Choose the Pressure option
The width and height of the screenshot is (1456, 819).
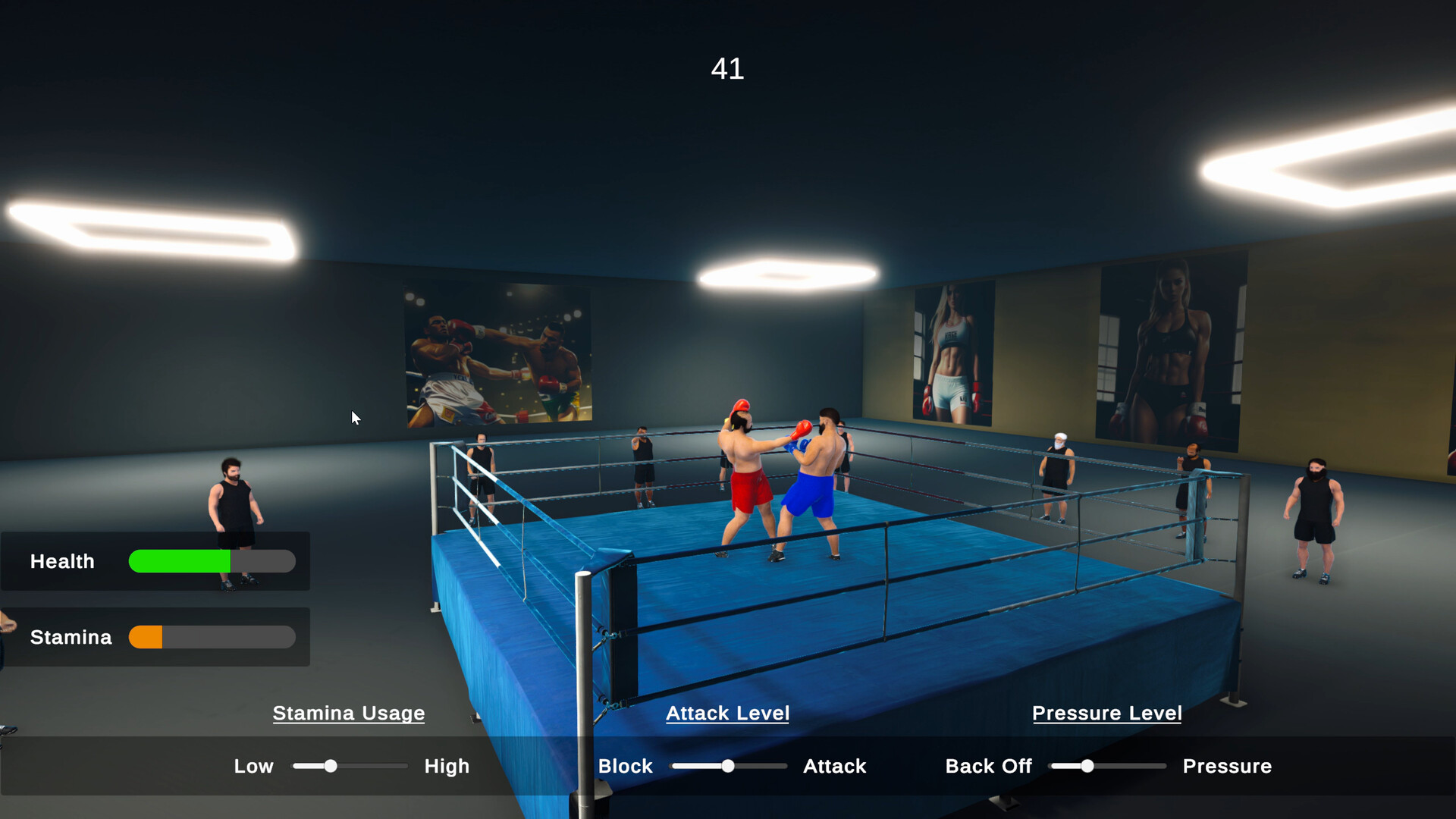coord(1227,766)
